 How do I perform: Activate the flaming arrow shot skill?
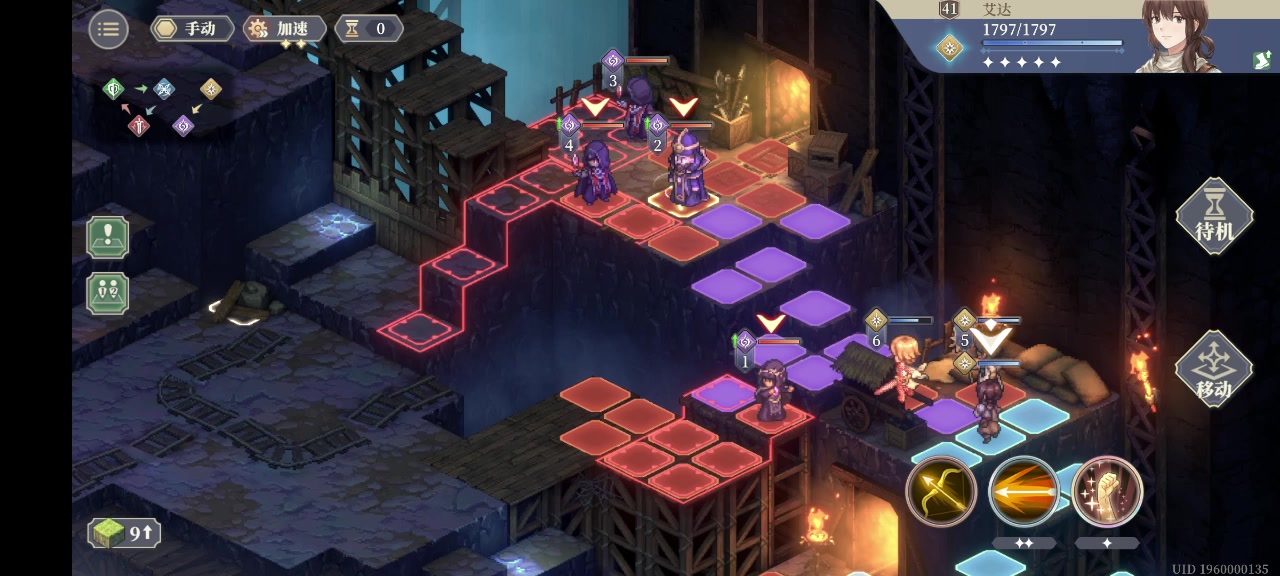(1024, 491)
